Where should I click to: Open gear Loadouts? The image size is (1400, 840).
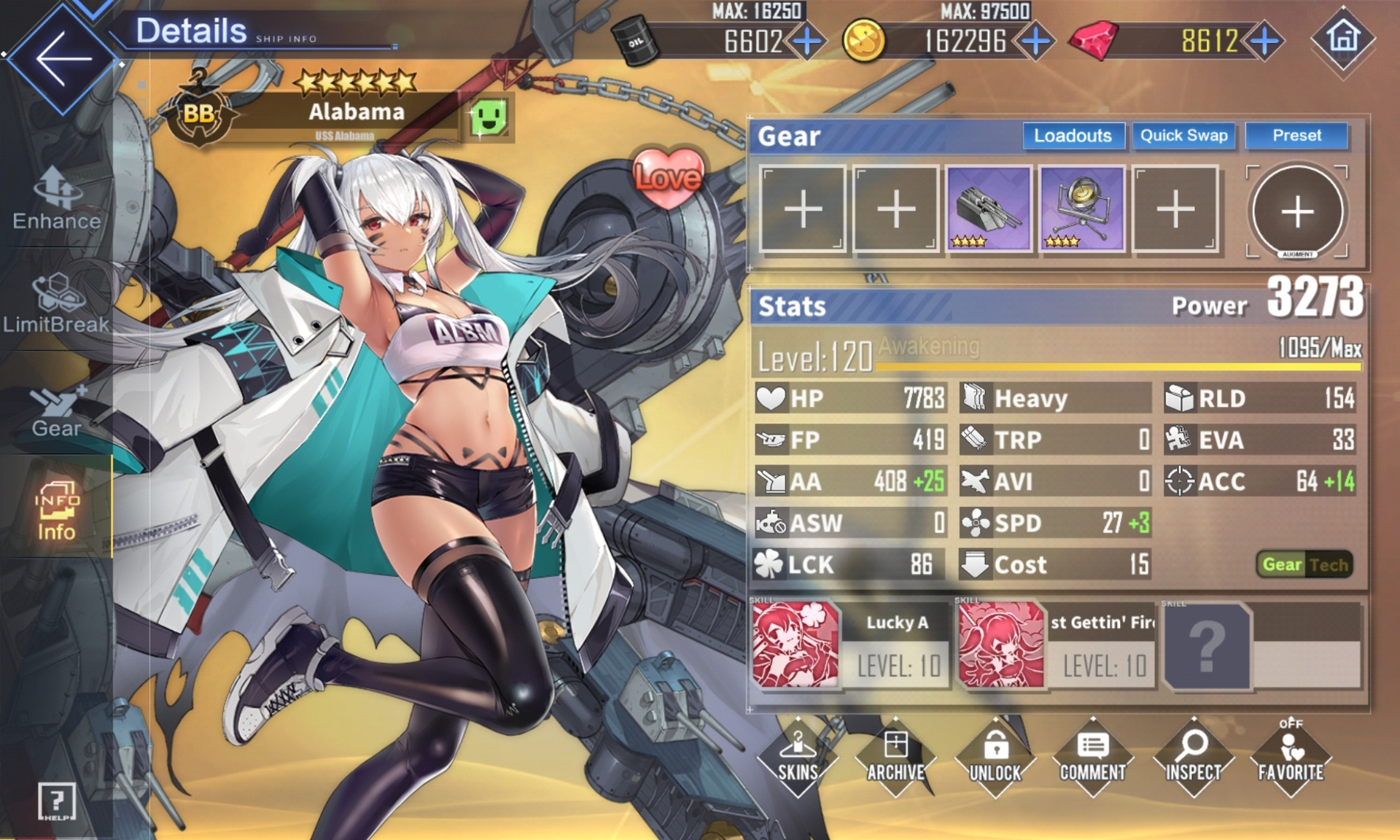[1072, 136]
